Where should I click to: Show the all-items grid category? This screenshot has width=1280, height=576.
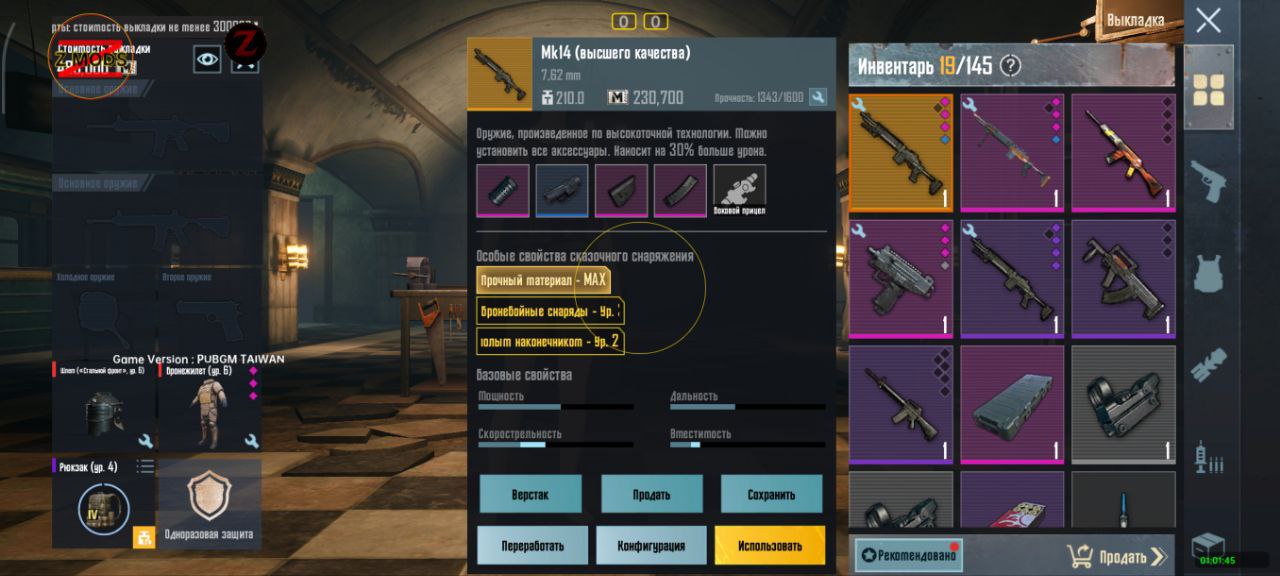click(x=1208, y=90)
